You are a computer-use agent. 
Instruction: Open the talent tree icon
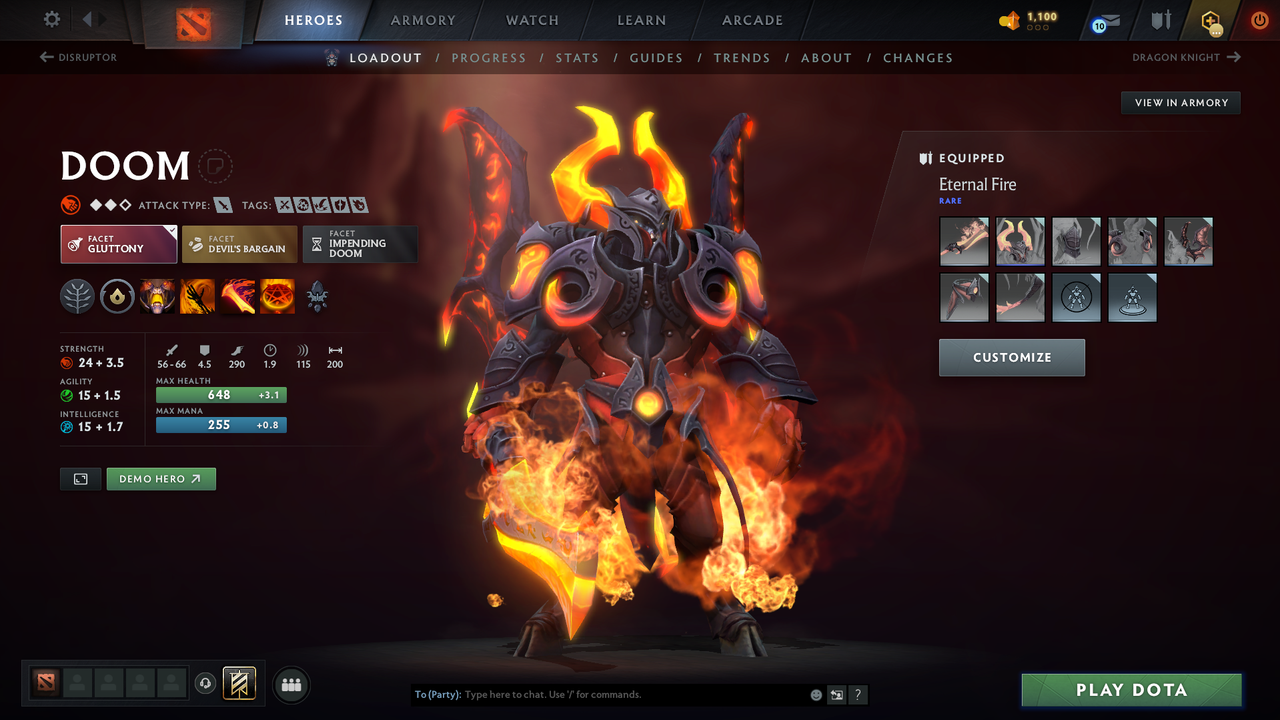coord(77,296)
